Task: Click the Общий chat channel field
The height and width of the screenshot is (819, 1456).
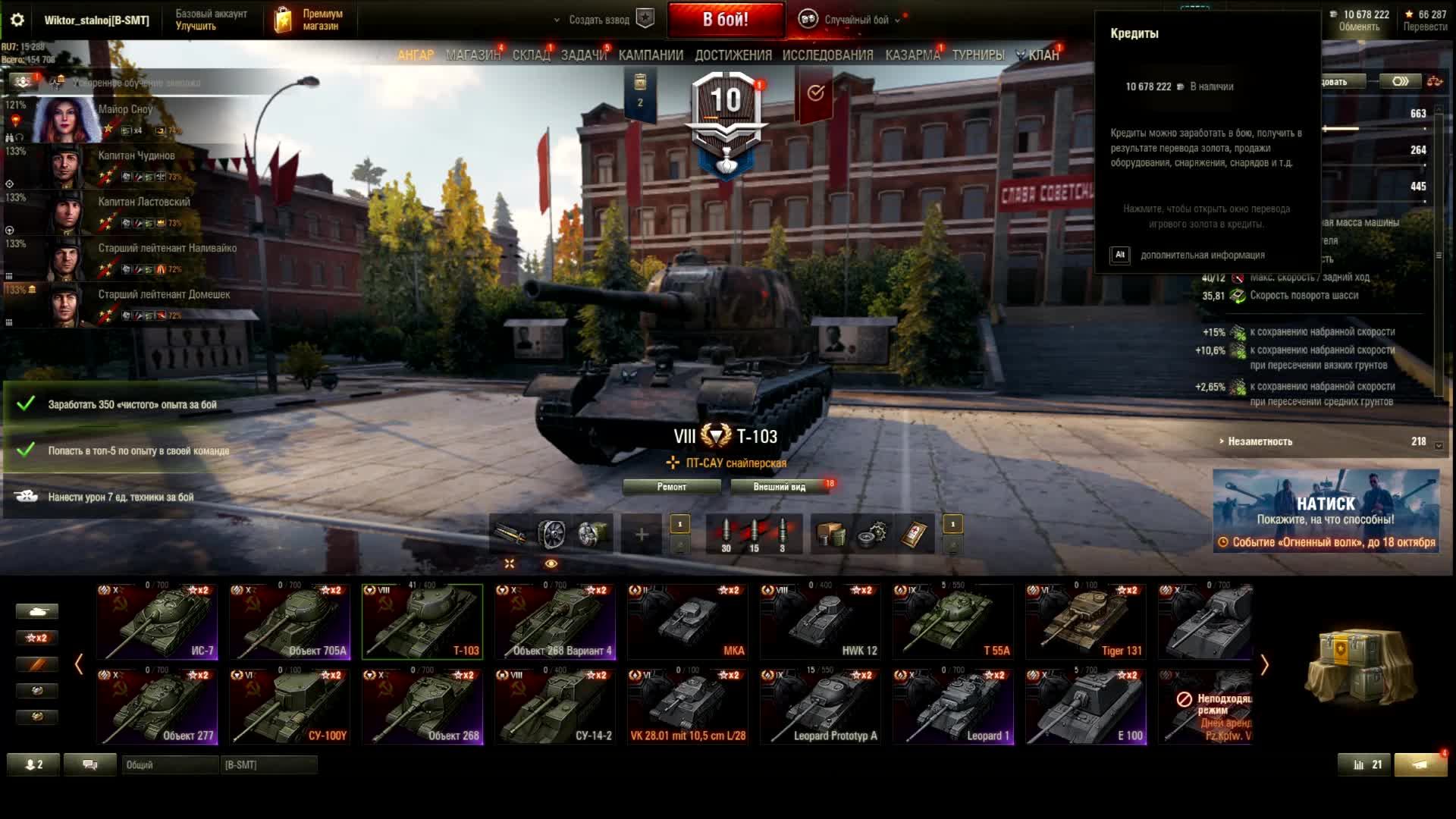Action: tap(170, 765)
